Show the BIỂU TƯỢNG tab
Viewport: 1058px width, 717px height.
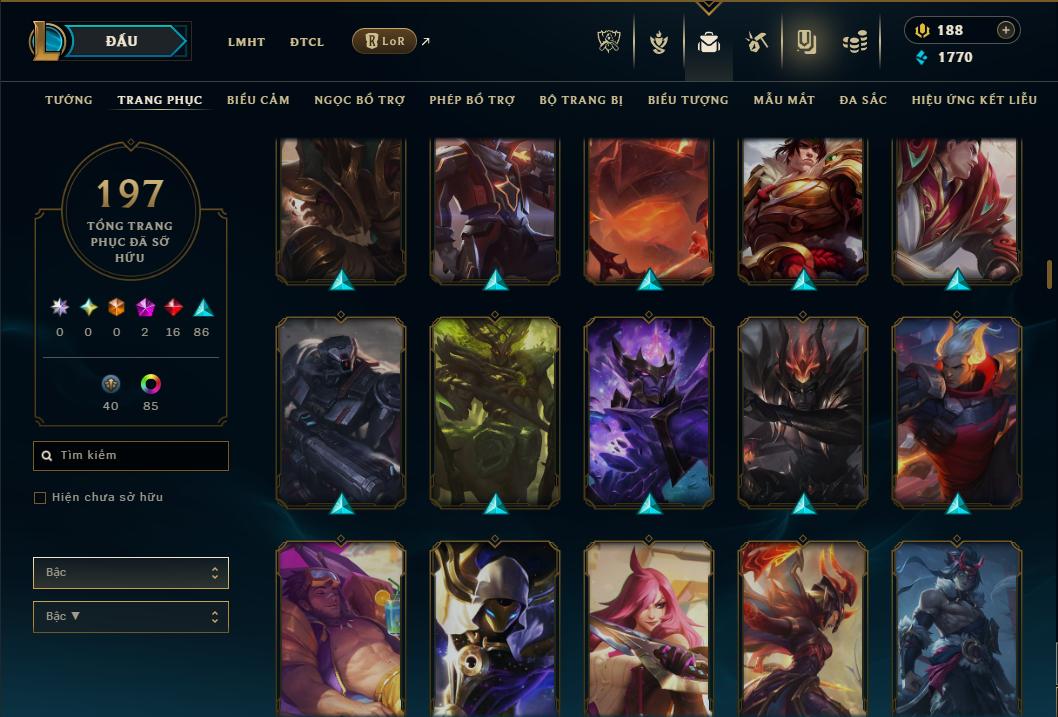coord(688,100)
